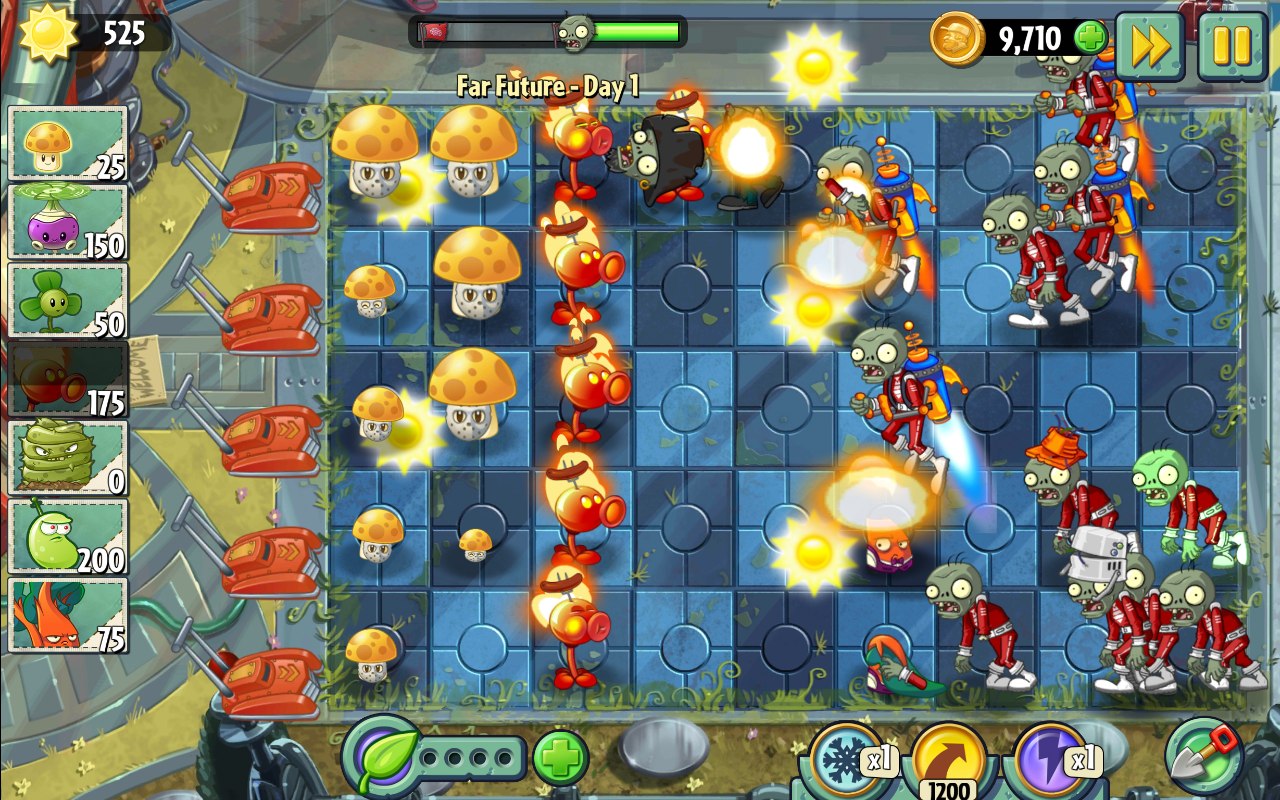
Task: Click the sun counter at top left
Action: coord(75,30)
